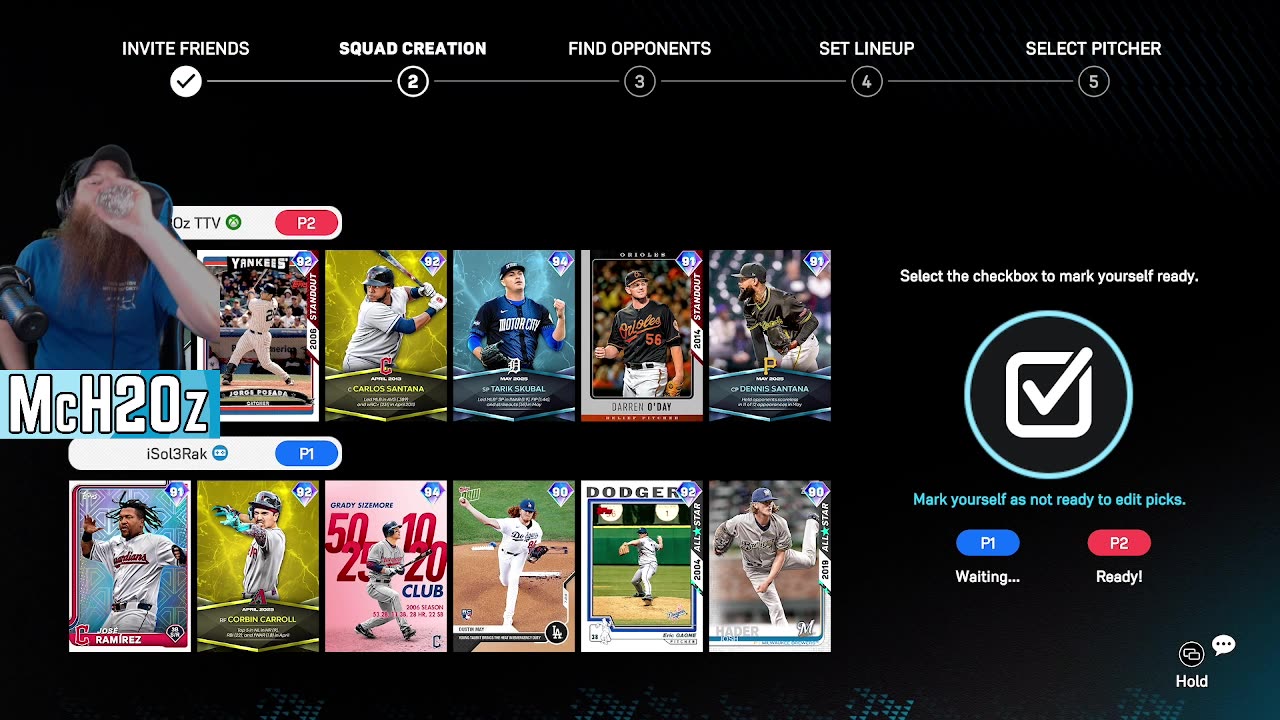Pick the Eric Gagne Dodgers card
Viewport: 1280px width, 720px height.
pyautogui.click(x=642, y=566)
